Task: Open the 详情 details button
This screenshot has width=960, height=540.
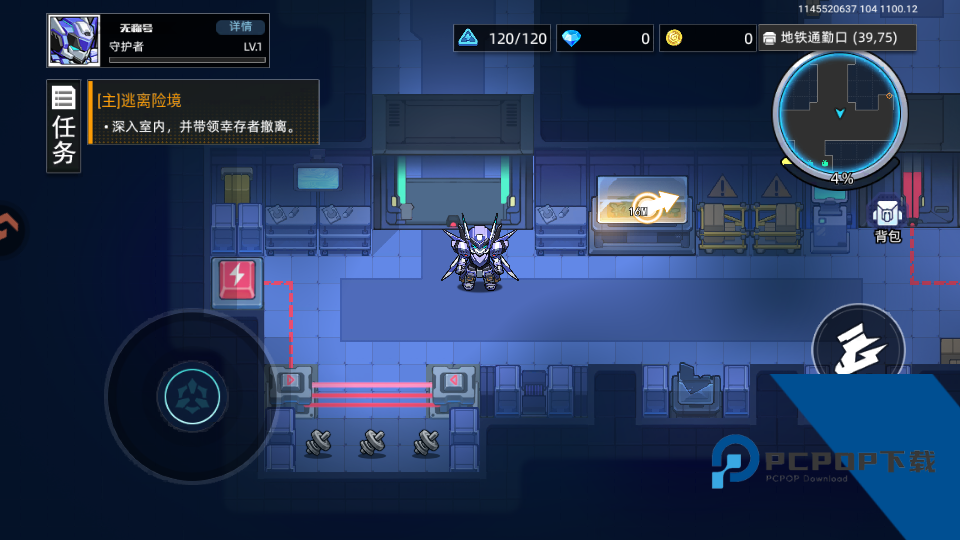Action: click(x=241, y=27)
